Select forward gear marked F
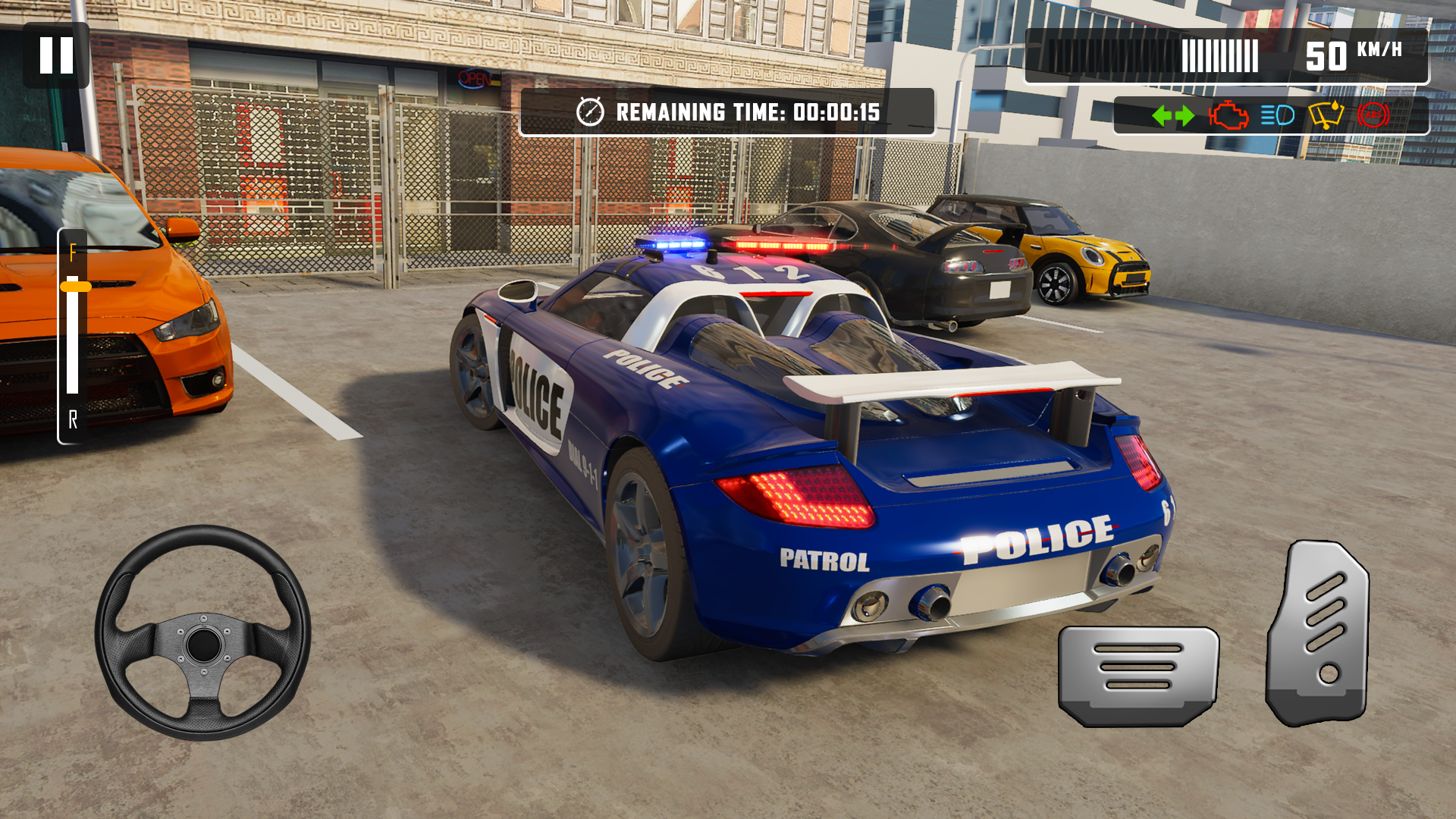1456x819 pixels. pyautogui.click(x=73, y=253)
